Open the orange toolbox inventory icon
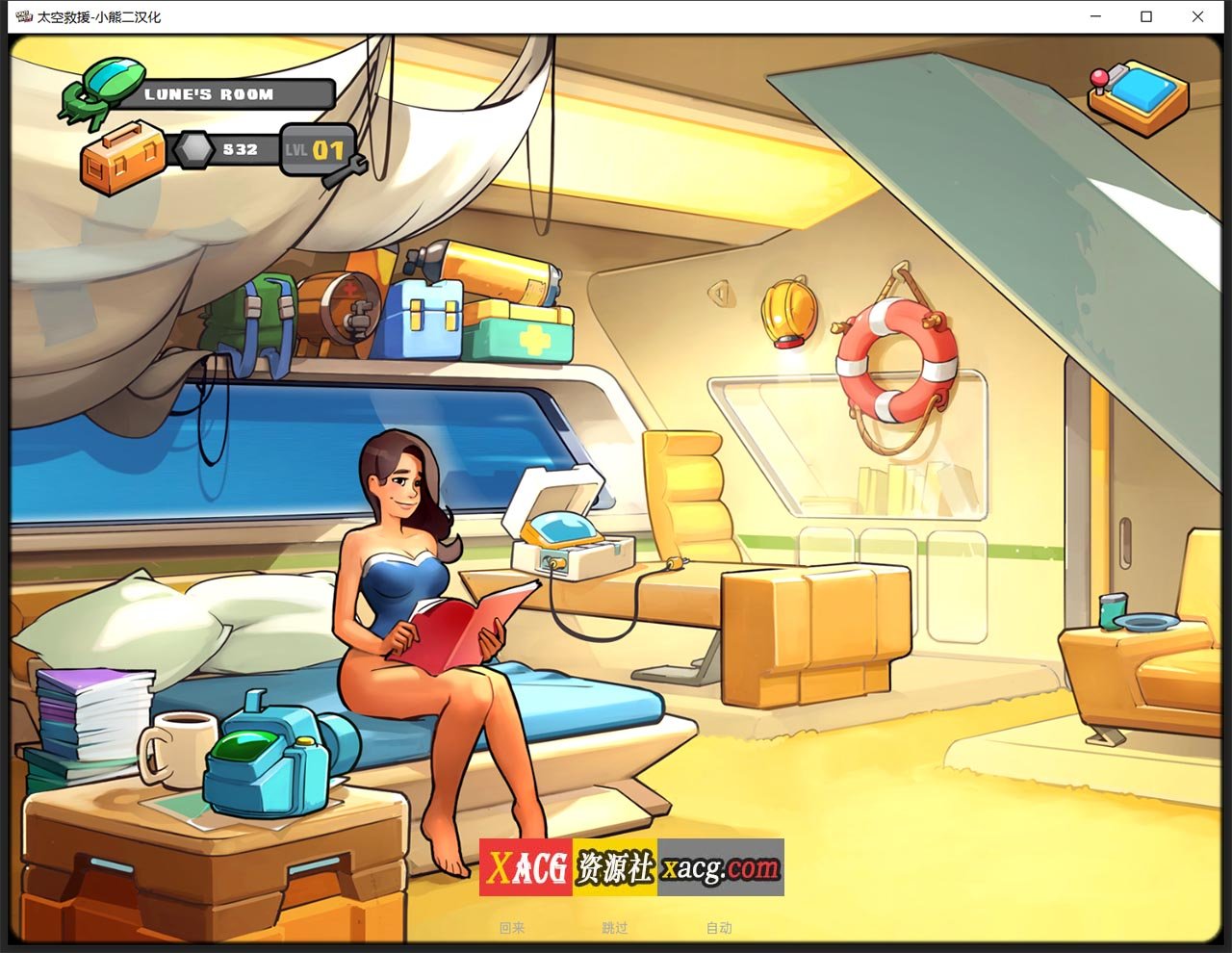The image size is (1232, 953). (121, 157)
